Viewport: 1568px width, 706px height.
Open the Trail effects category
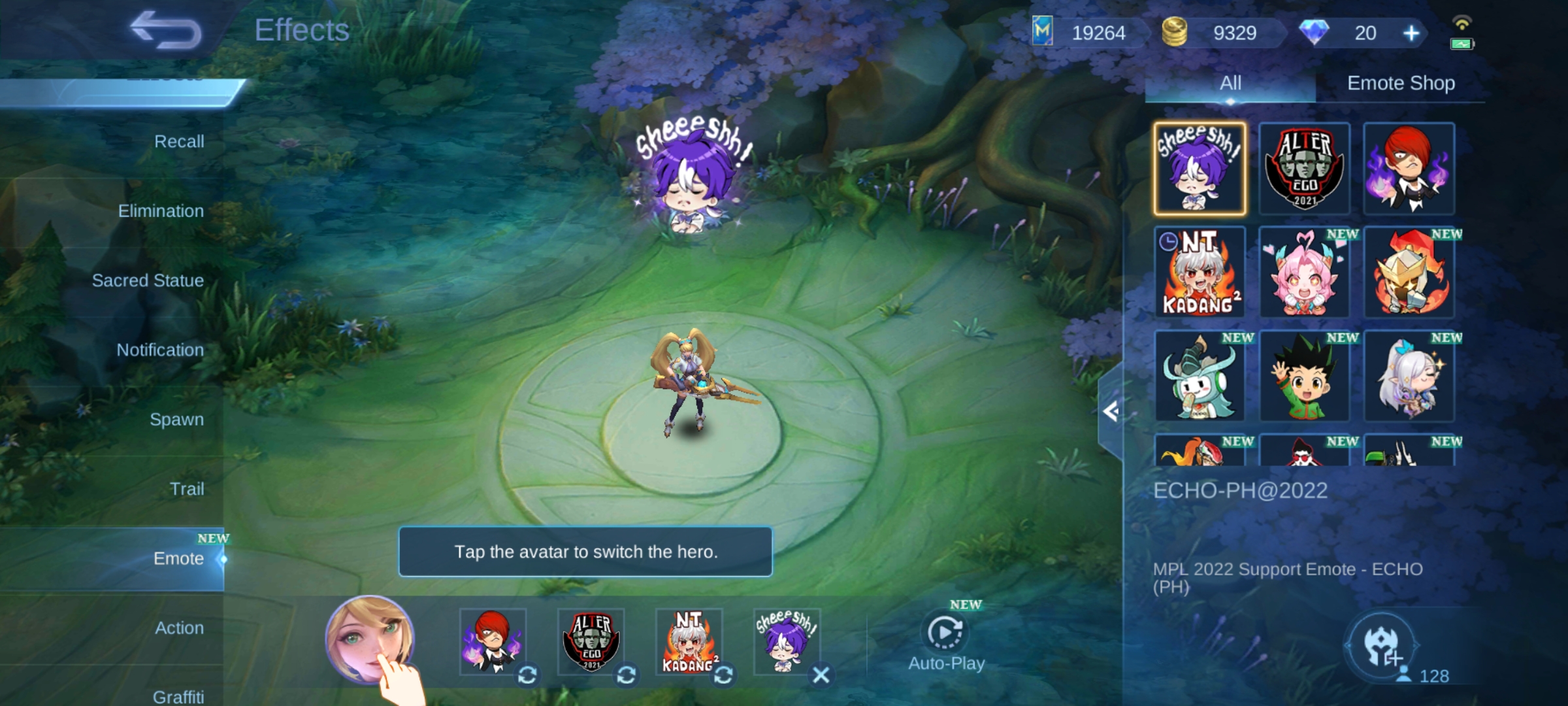(x=187, y=489)
